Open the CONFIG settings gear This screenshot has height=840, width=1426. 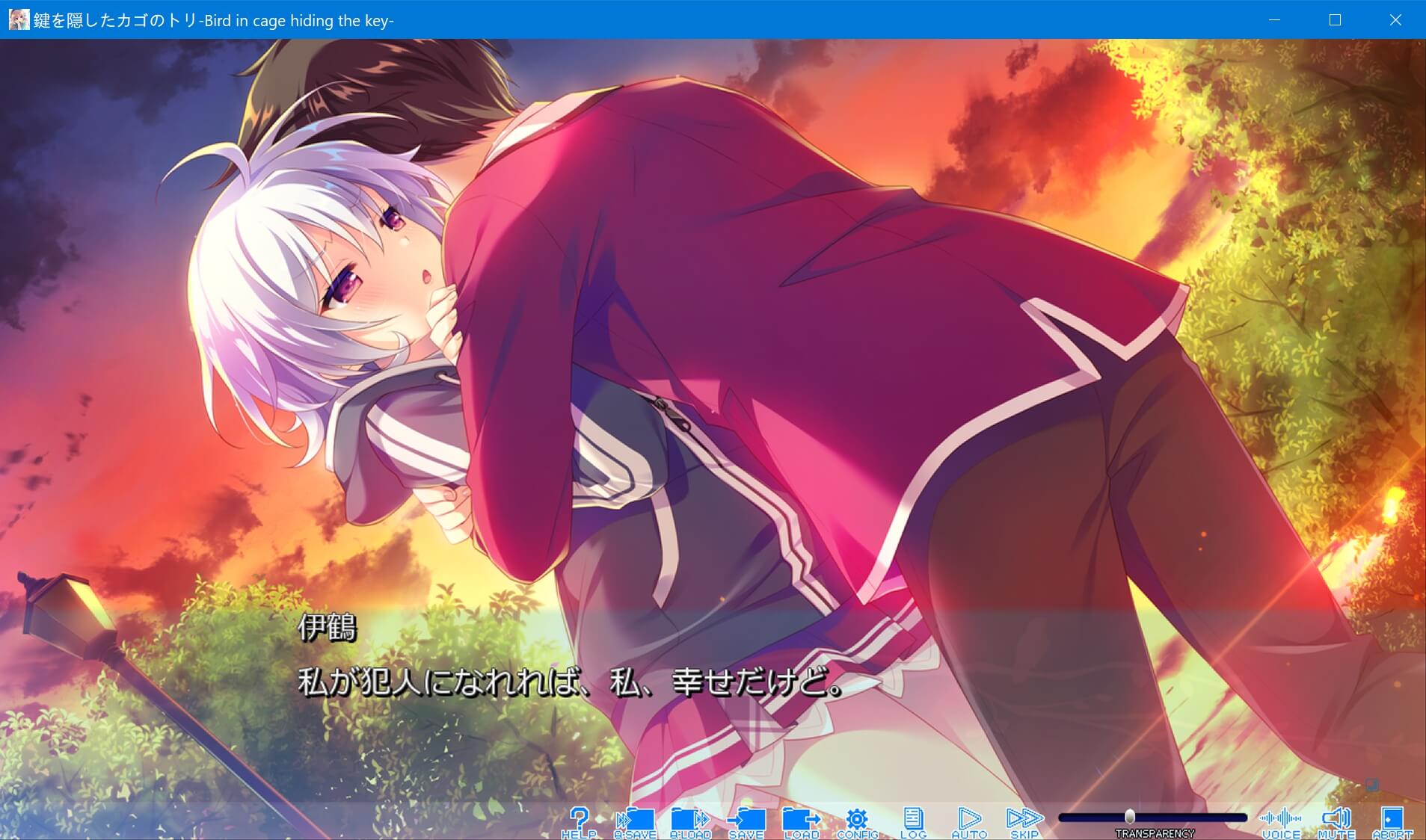(858, 818)
